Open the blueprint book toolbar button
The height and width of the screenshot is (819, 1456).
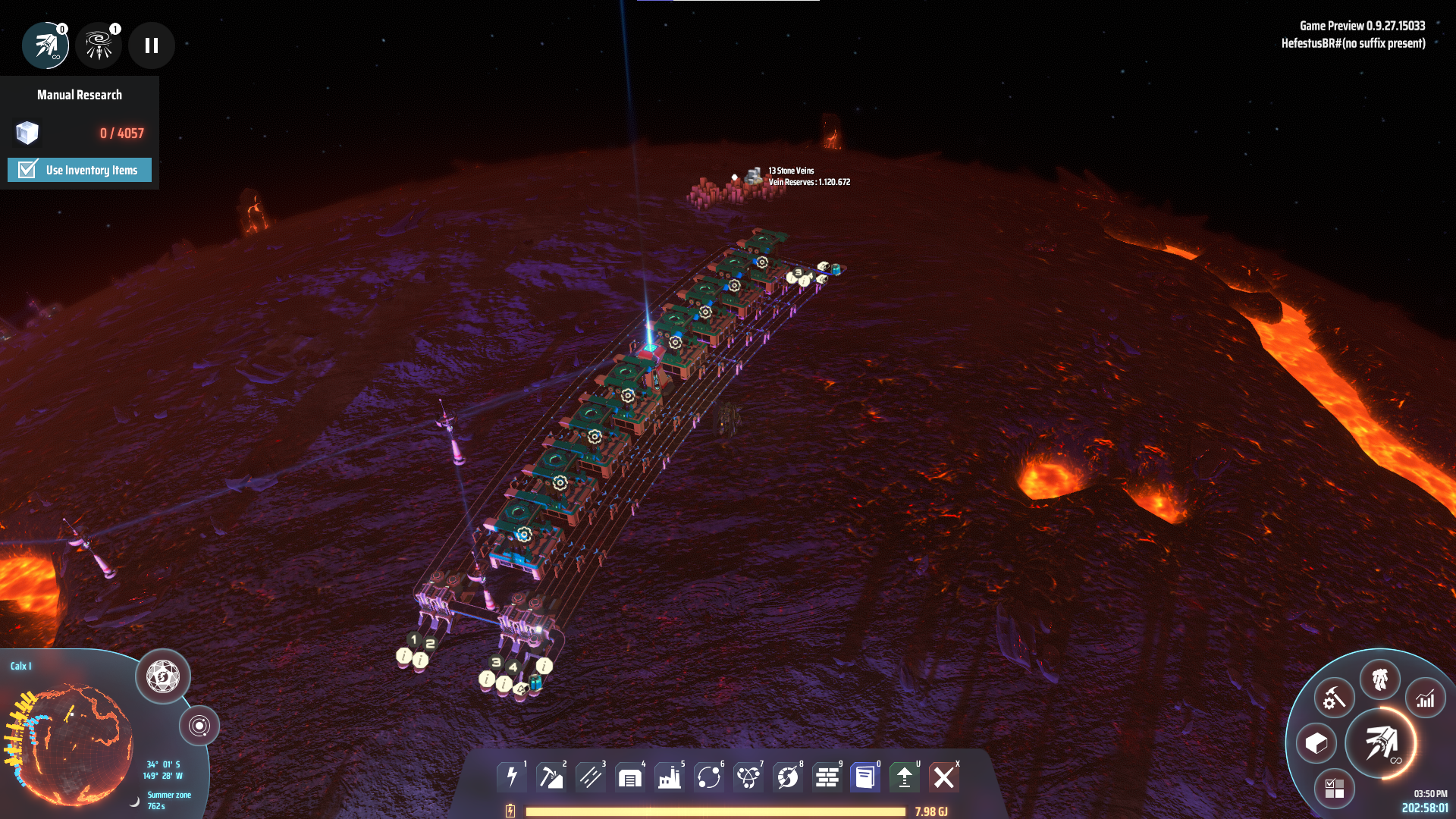(865, 777)
